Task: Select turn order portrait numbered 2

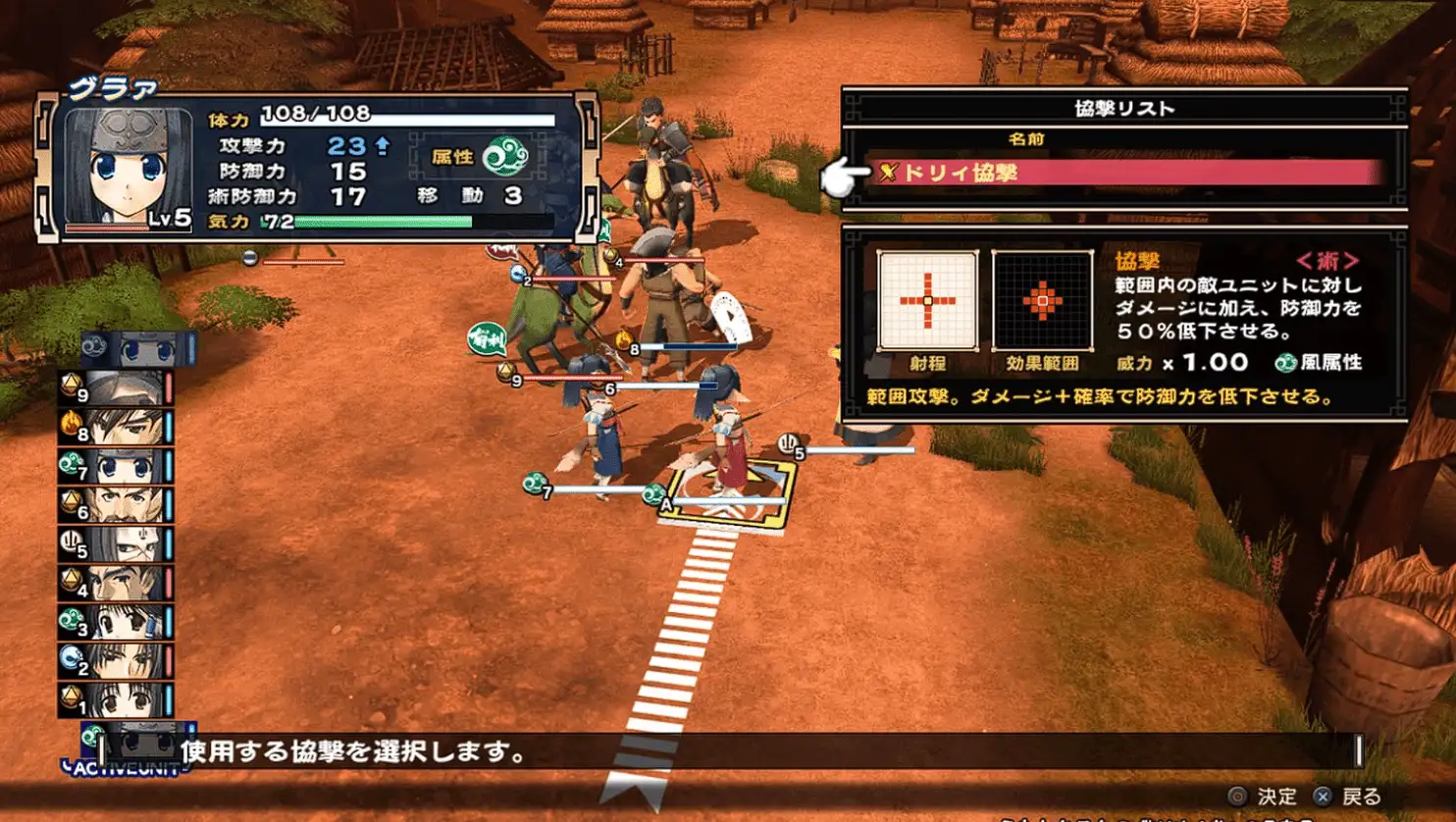Action: pos(120,660)
